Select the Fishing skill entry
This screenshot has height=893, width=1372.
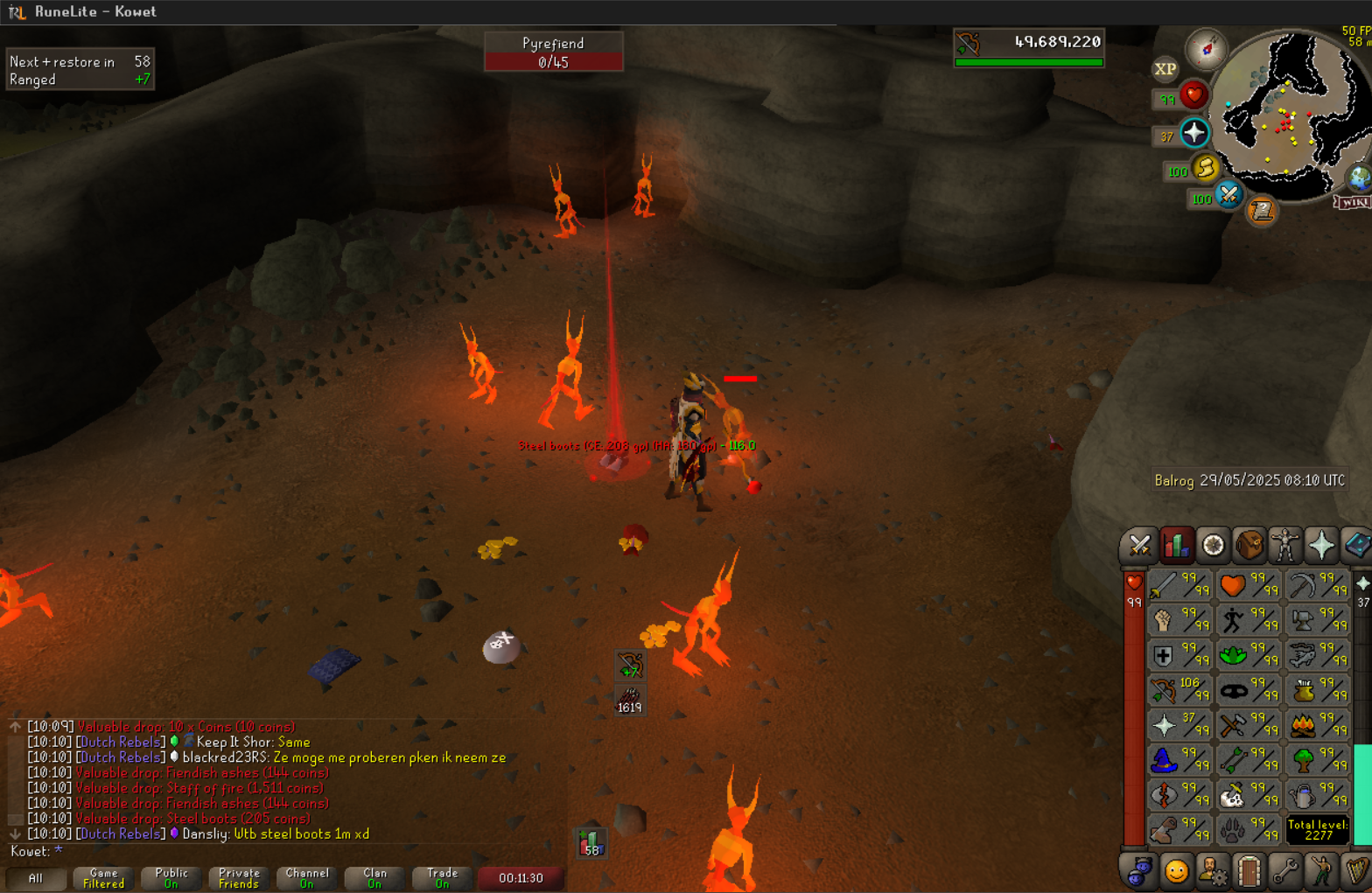pyautogui.click(x=1318, y=655)
